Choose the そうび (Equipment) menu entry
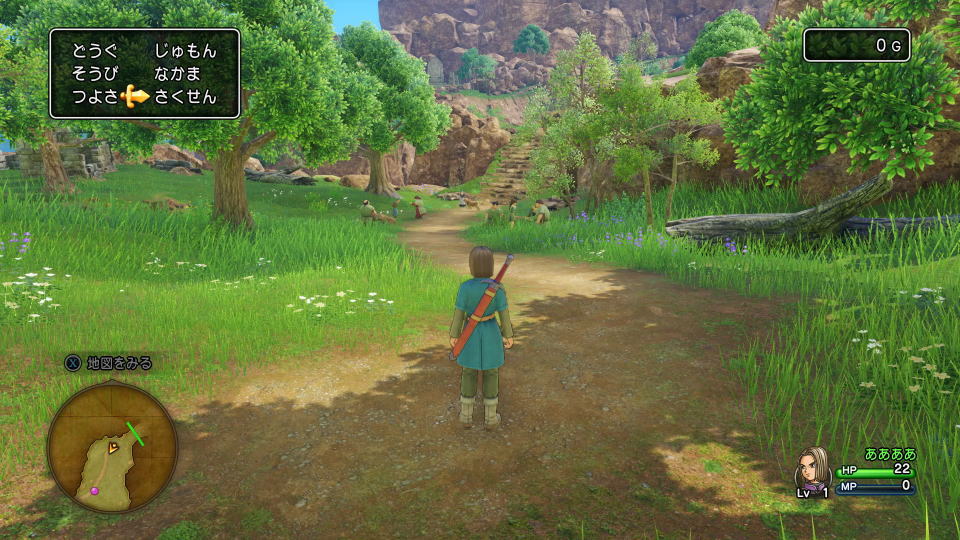Viewport: 960px width, 540px height. click(93, 74)
